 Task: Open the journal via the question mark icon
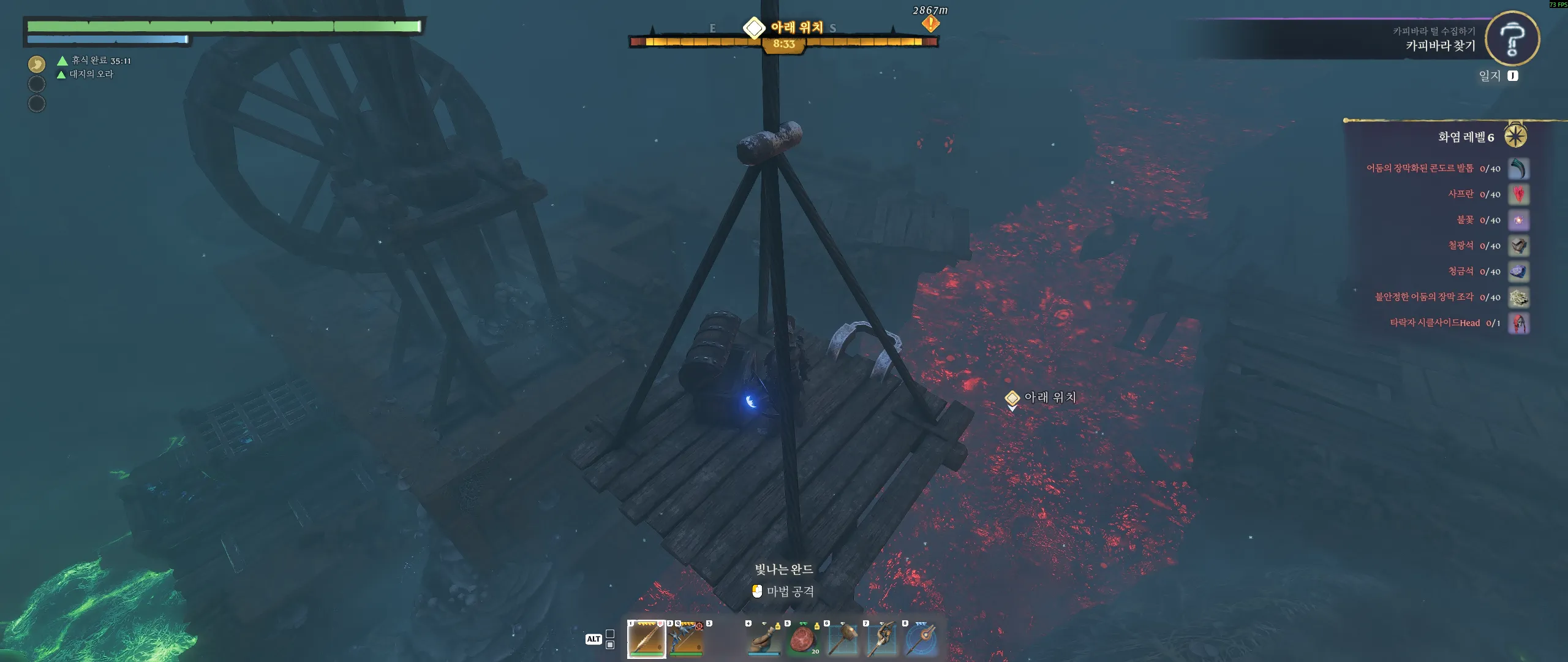pos(1512,38)
